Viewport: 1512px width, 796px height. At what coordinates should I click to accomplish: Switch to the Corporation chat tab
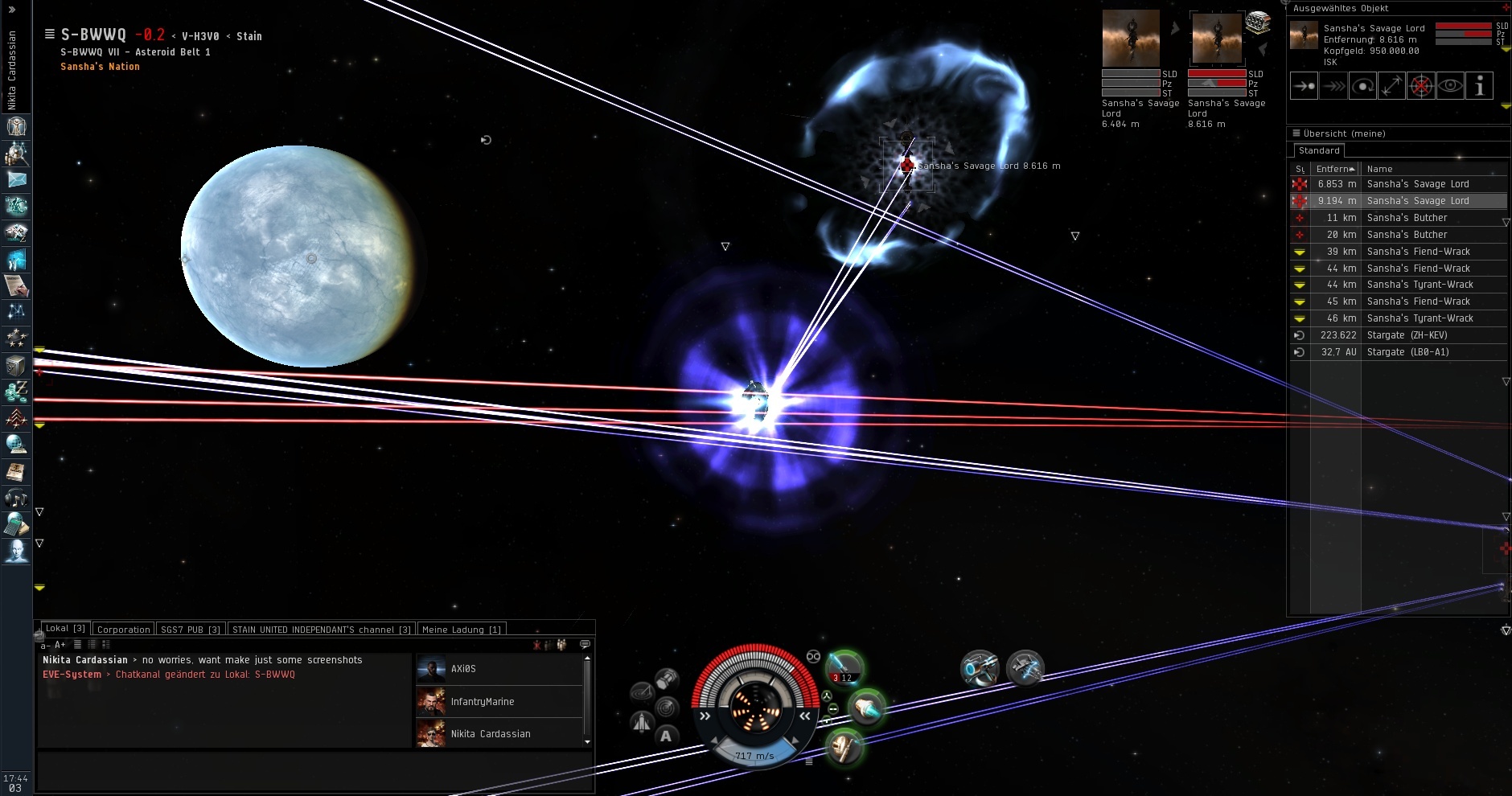pyautogui.click(x=123, y=629)
